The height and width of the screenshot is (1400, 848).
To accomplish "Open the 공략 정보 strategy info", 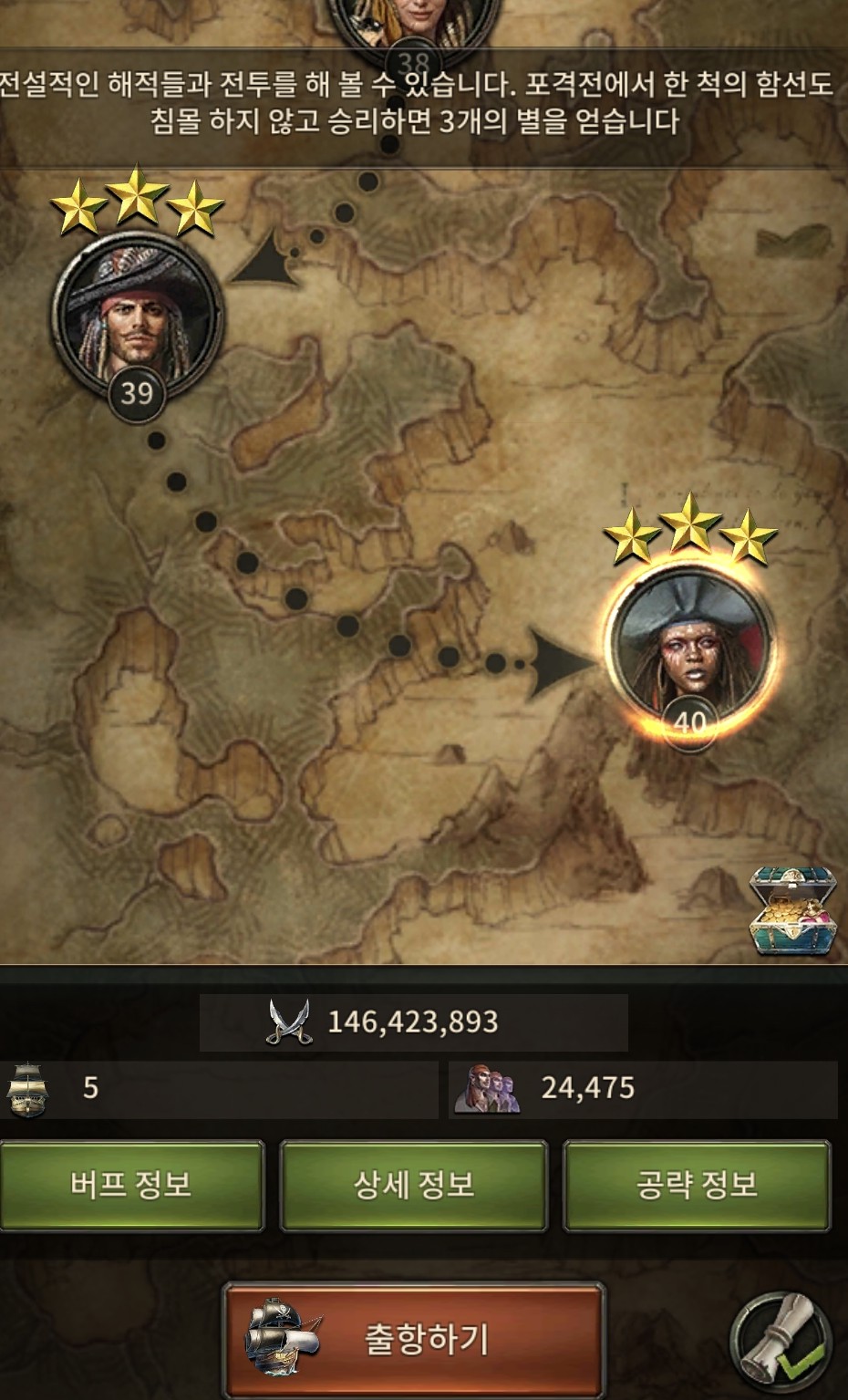I will (x=697, y=1185).
